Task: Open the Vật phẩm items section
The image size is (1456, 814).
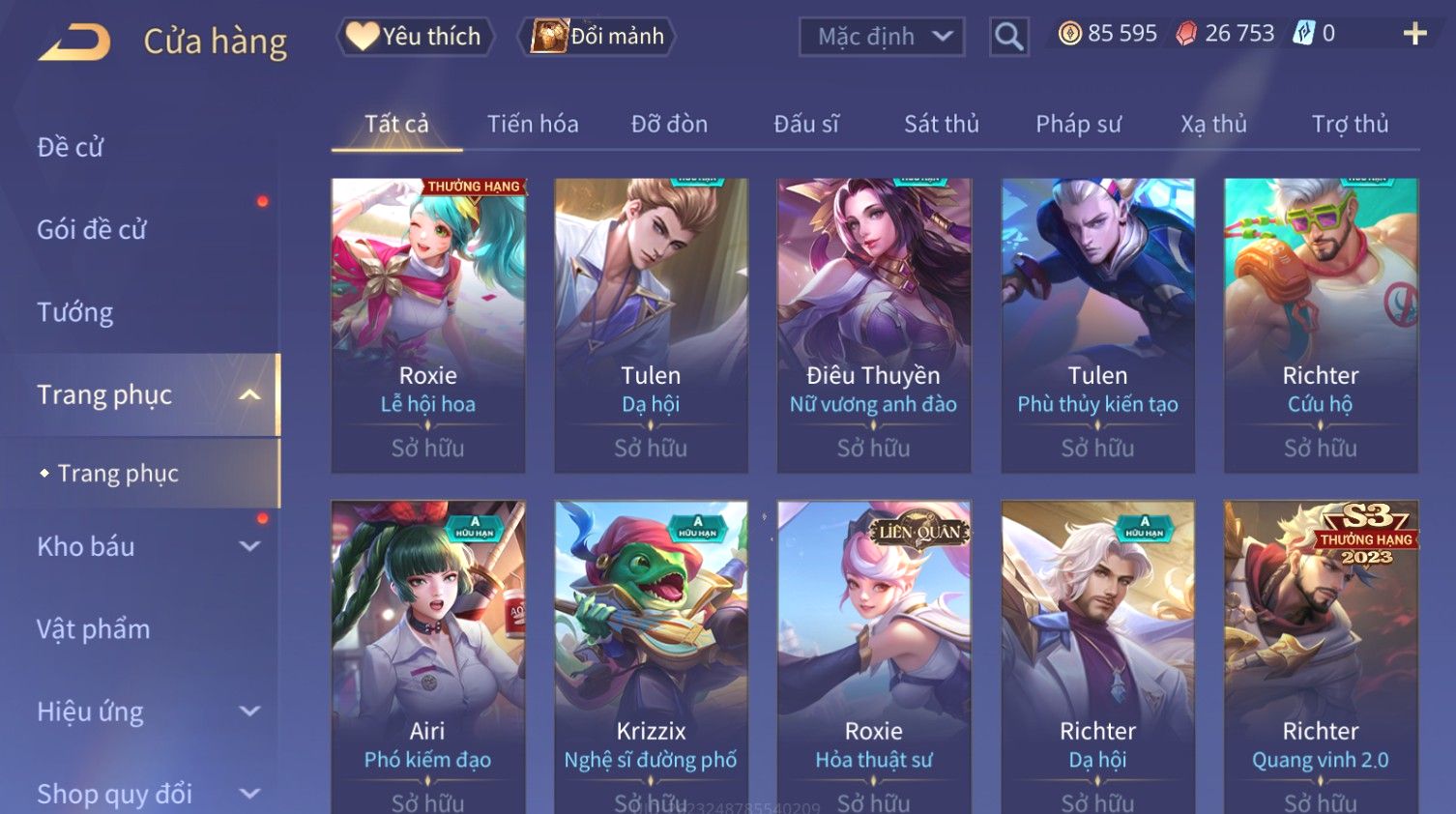Action: point(94,629)
